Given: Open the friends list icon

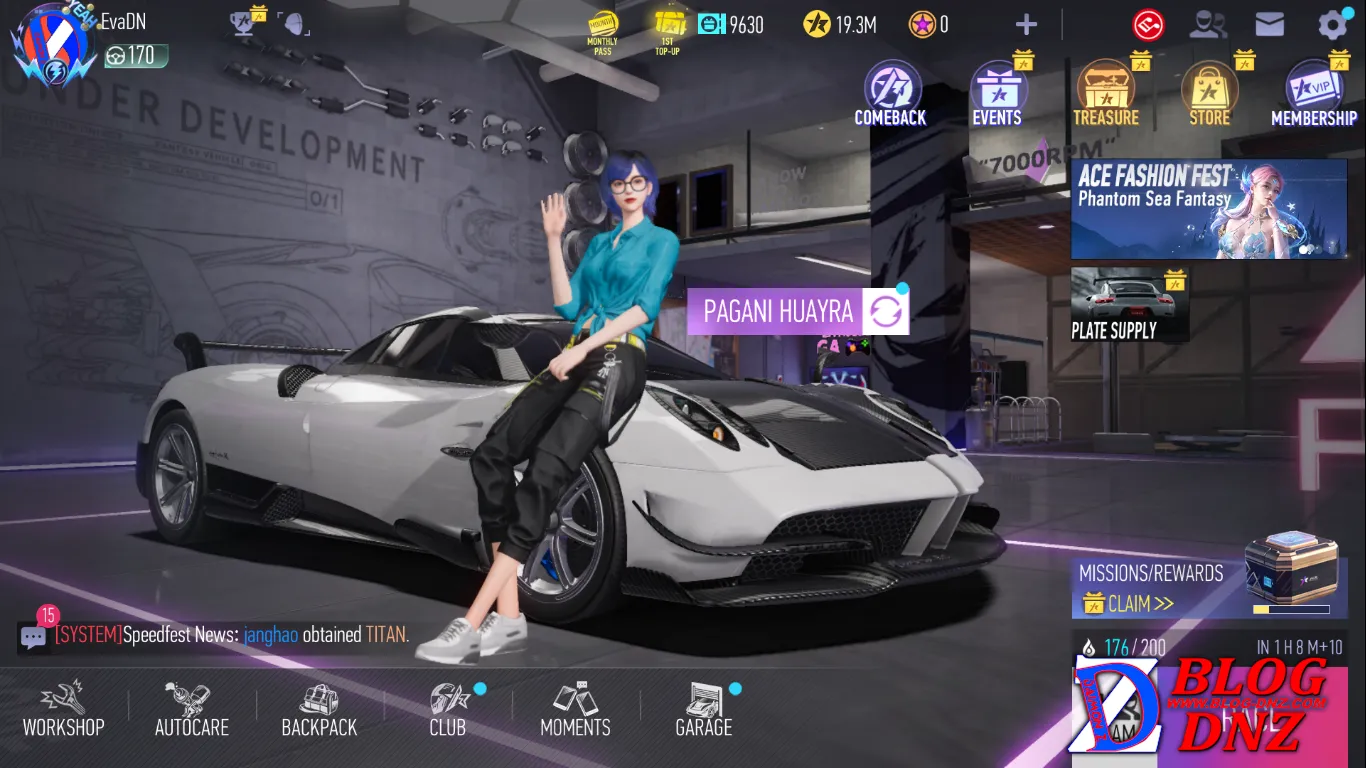Looking at the screenshot, I should point(1208,25).
